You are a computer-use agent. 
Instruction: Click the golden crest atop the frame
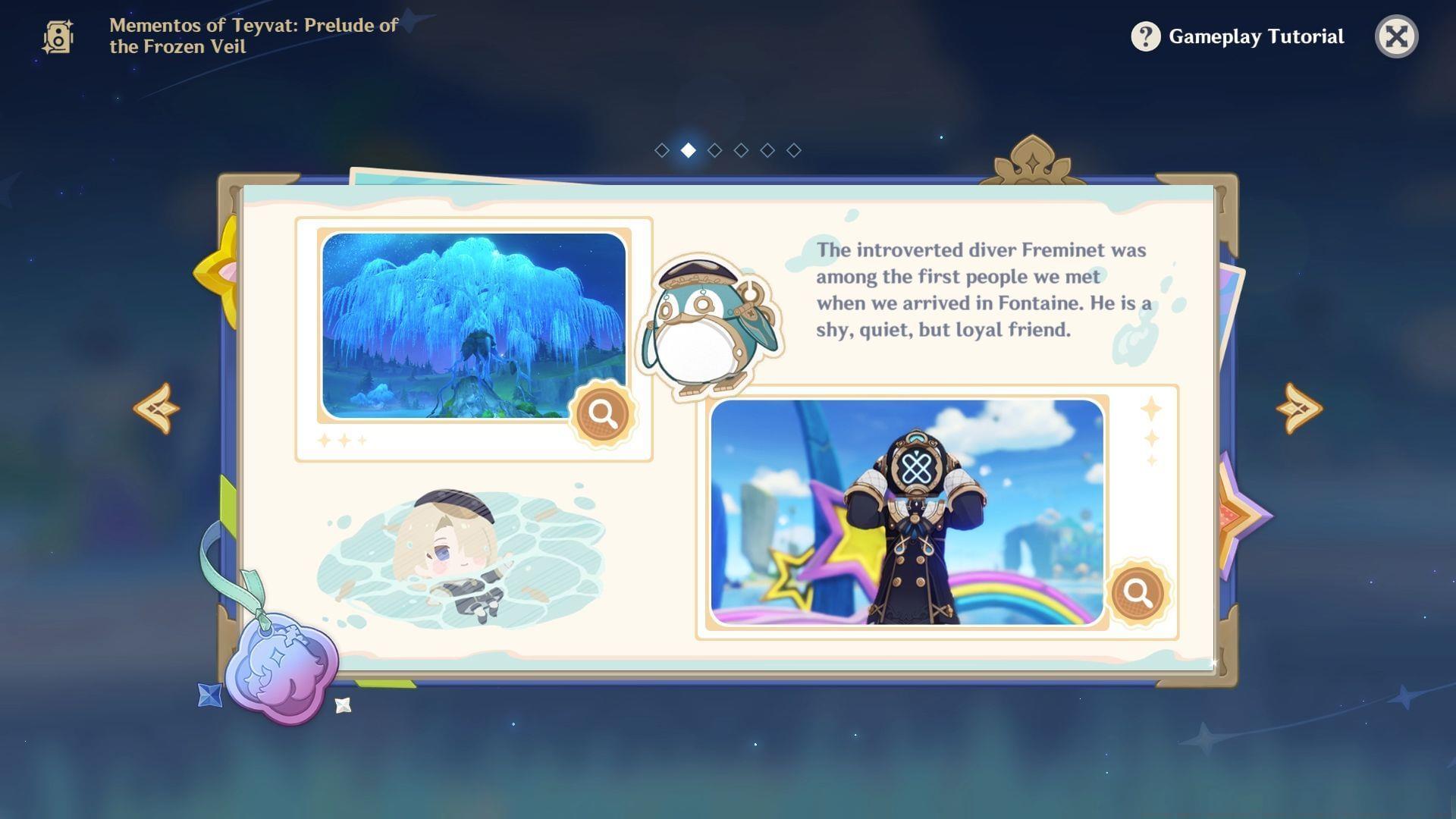[x=1031, y=159]
